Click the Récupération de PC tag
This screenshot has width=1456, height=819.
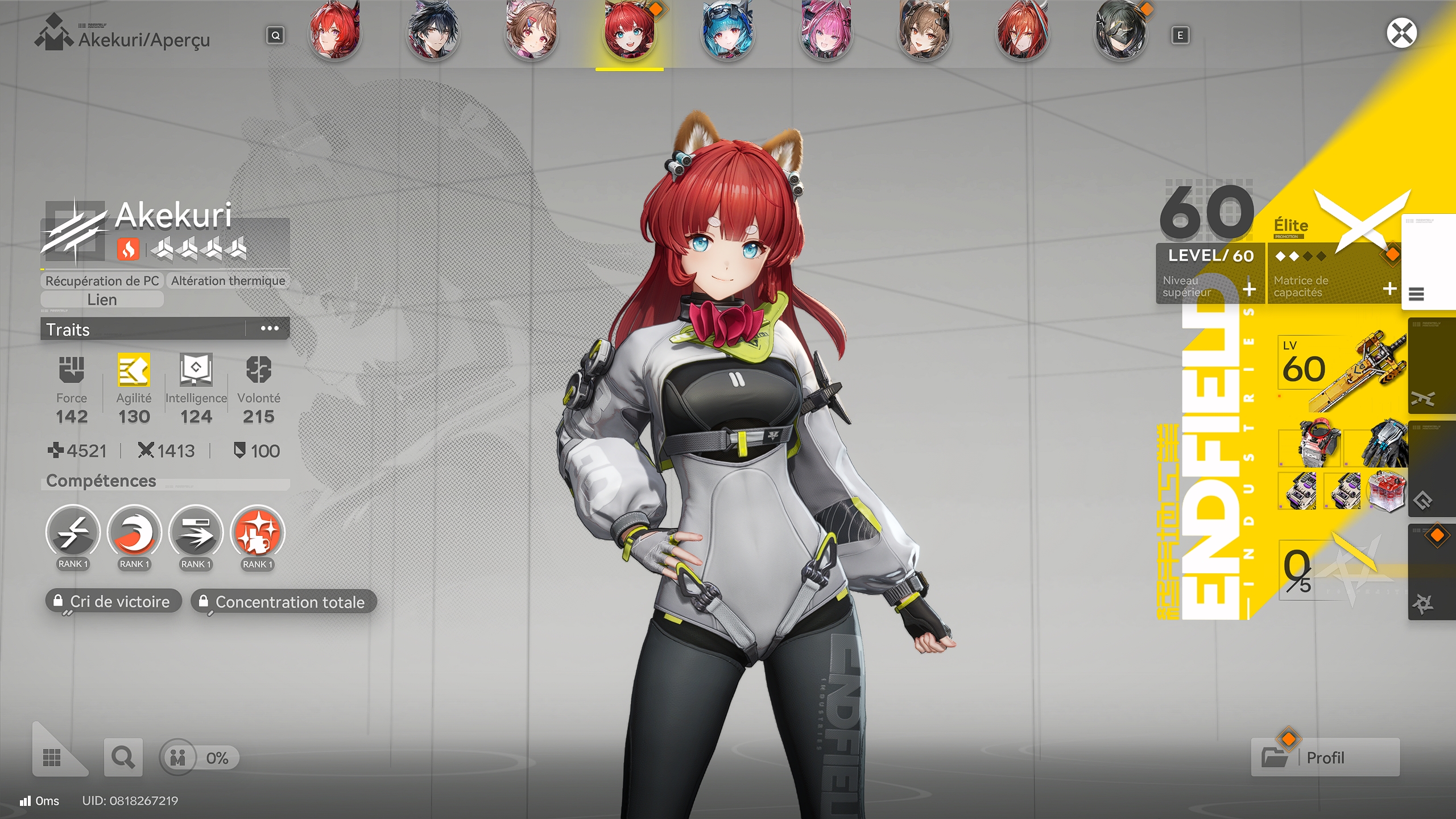click(101, 280)
